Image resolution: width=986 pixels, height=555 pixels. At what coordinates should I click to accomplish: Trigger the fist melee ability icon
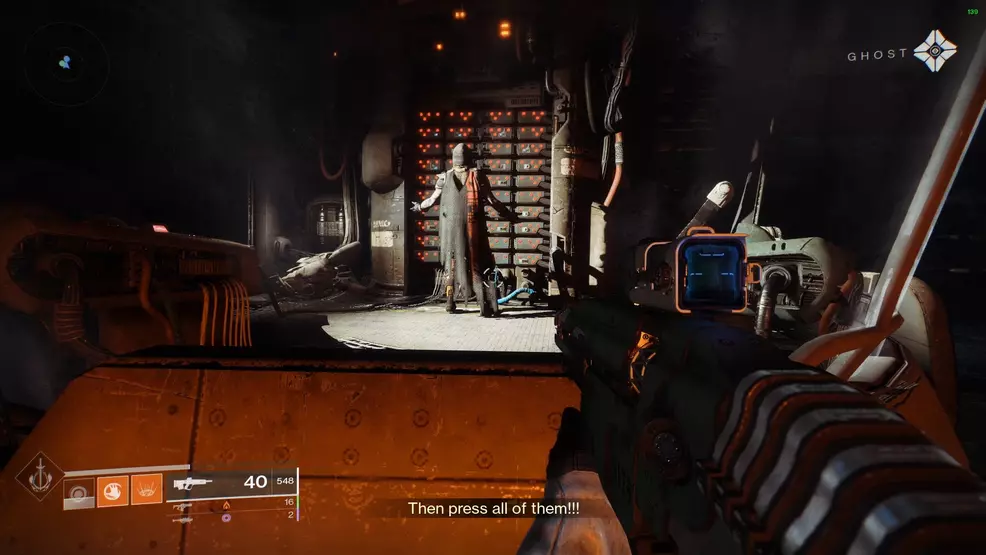[x=112, y=490]
